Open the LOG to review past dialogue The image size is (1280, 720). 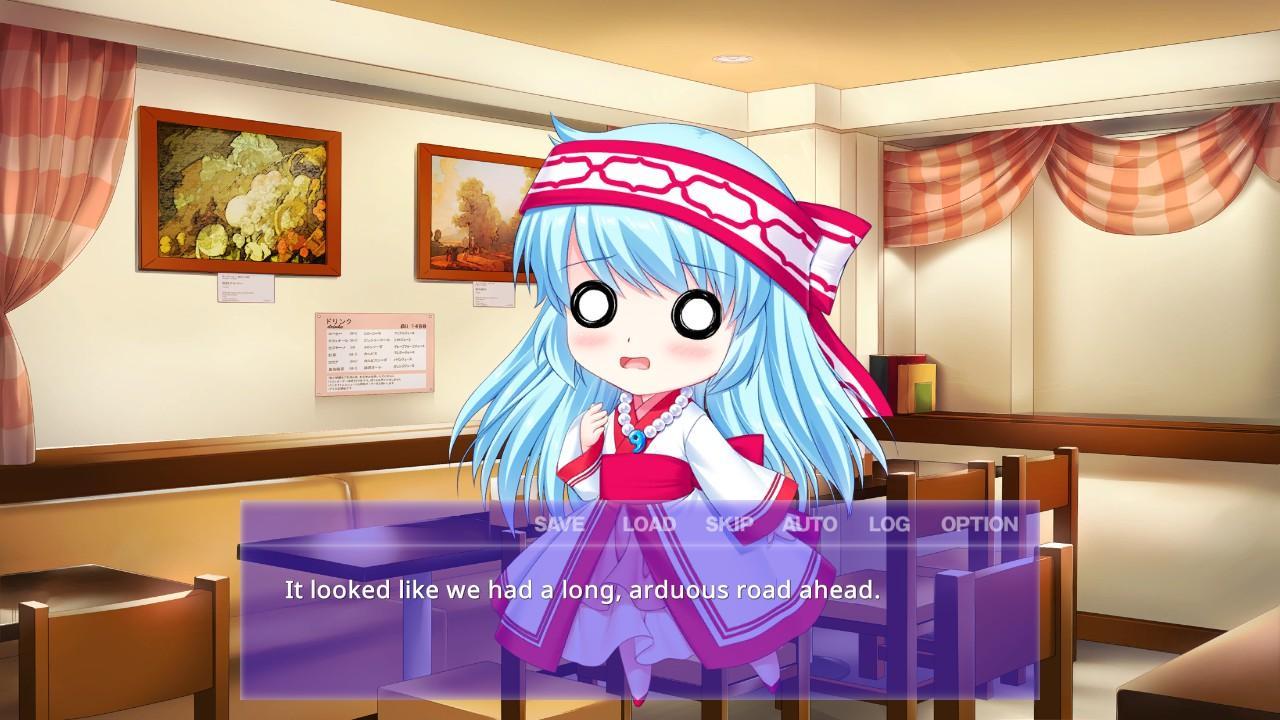click(x=888, y=522)
